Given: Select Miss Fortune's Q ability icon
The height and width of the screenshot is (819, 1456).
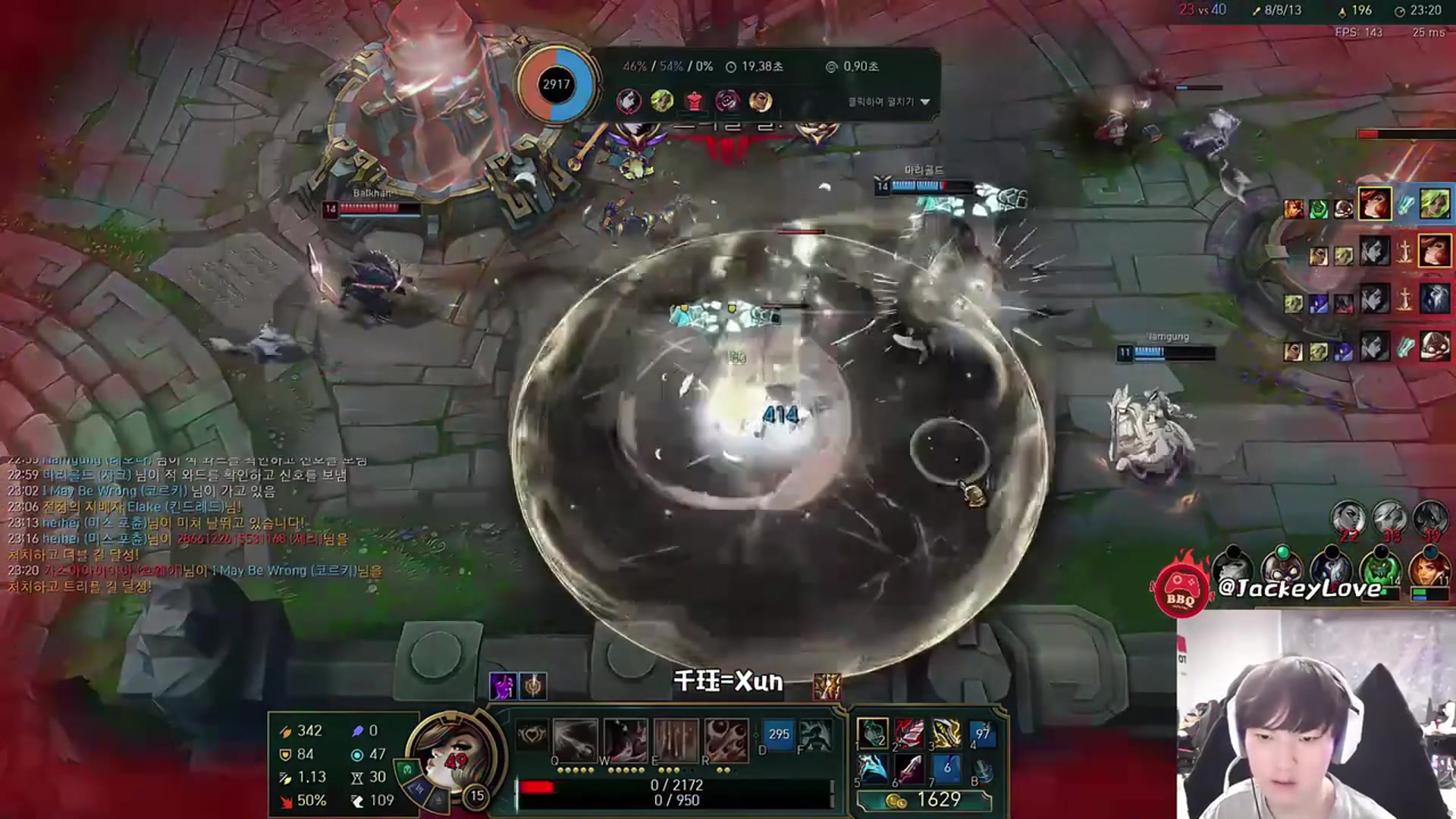Looking at the screenshot, I should pyautogui.click(x=575, y=740).
